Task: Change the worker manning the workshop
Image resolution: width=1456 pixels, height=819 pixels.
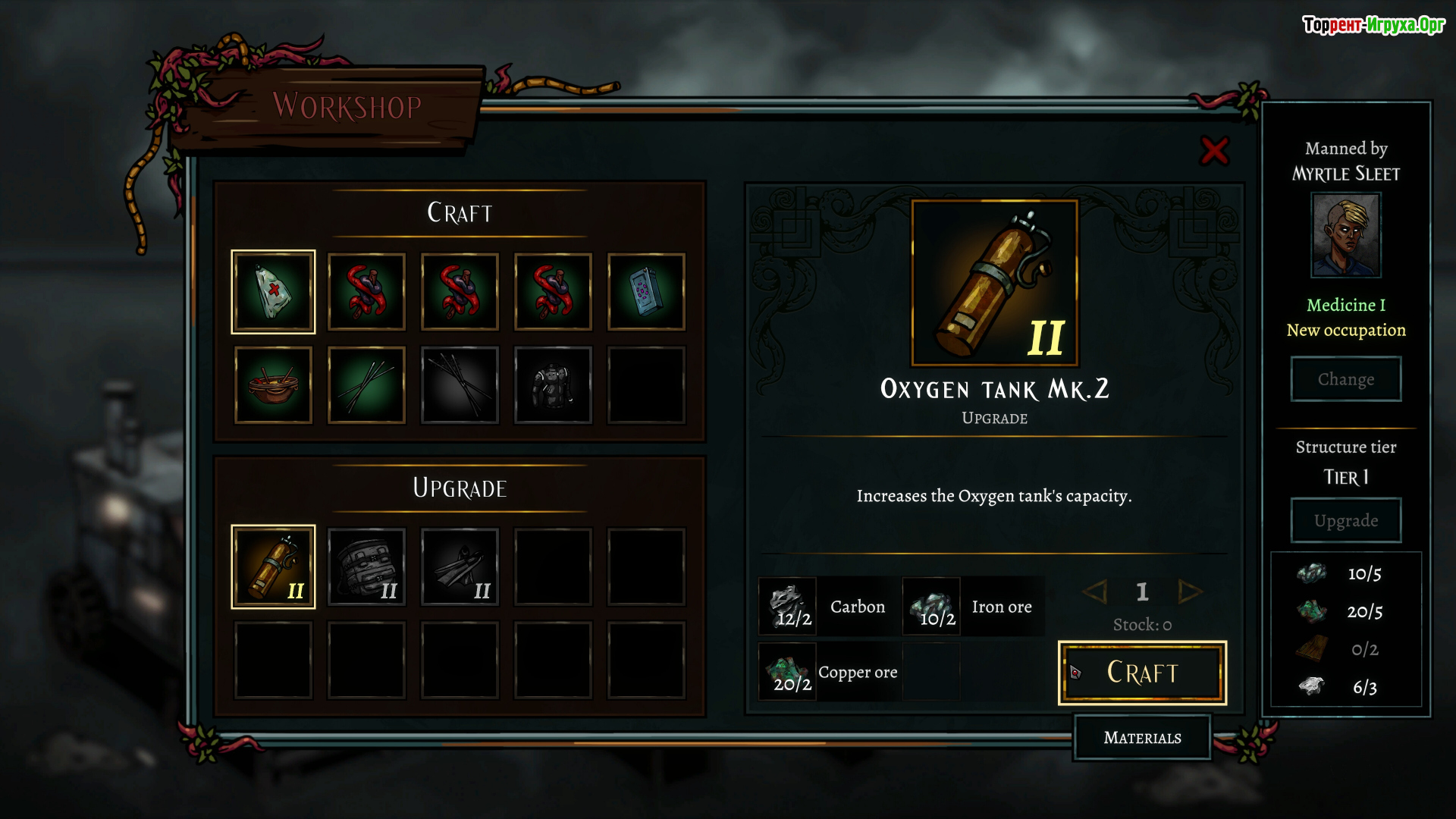Action: [x=1345, y=379]
